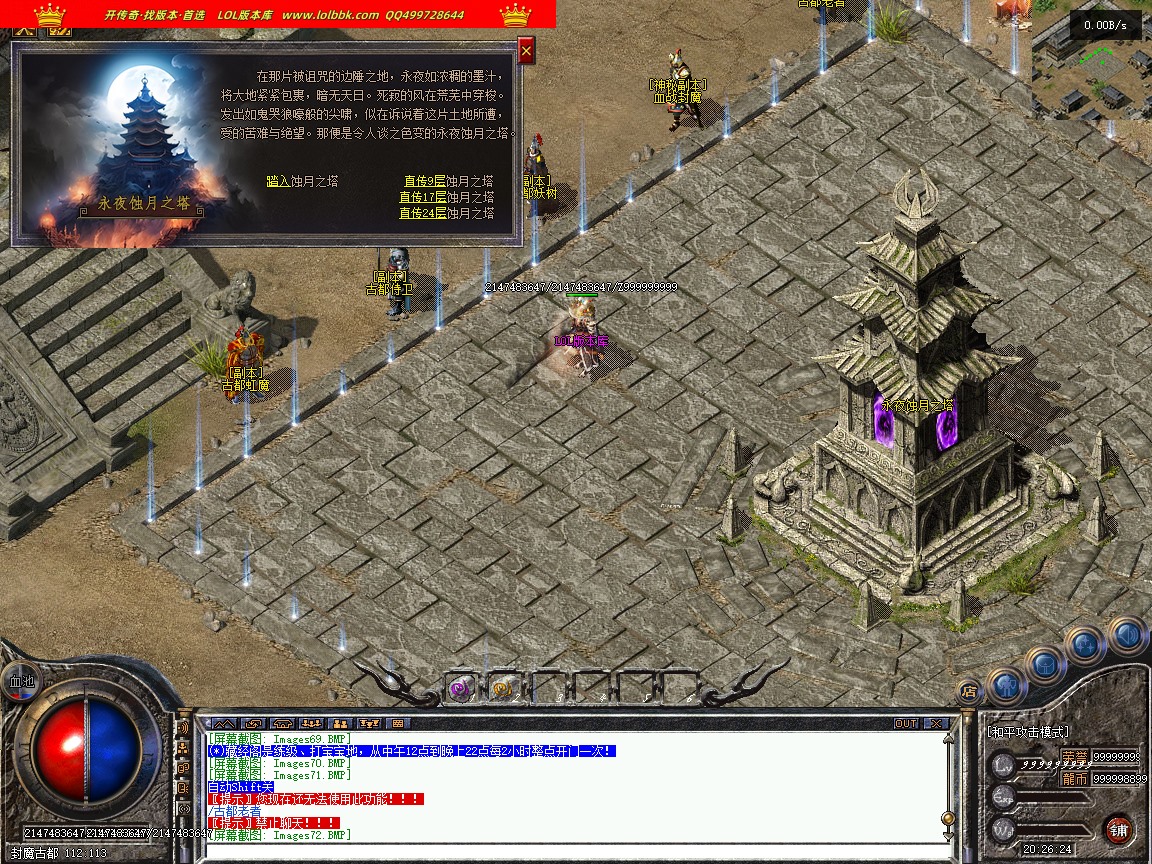The image size is (1152, 864).
Task: Open the red 铺 stall button
Action: (1118, 829)
